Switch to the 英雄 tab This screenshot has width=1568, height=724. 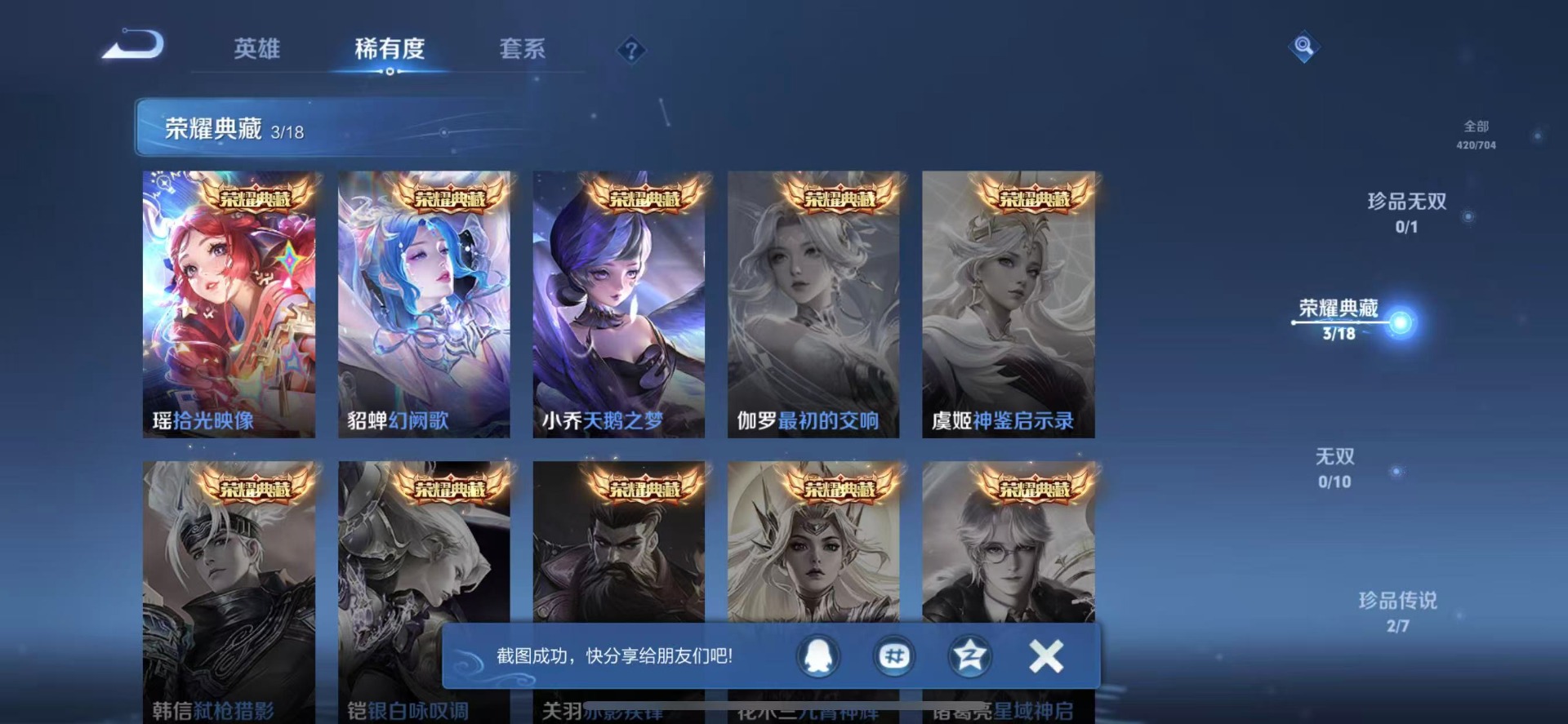256,49
